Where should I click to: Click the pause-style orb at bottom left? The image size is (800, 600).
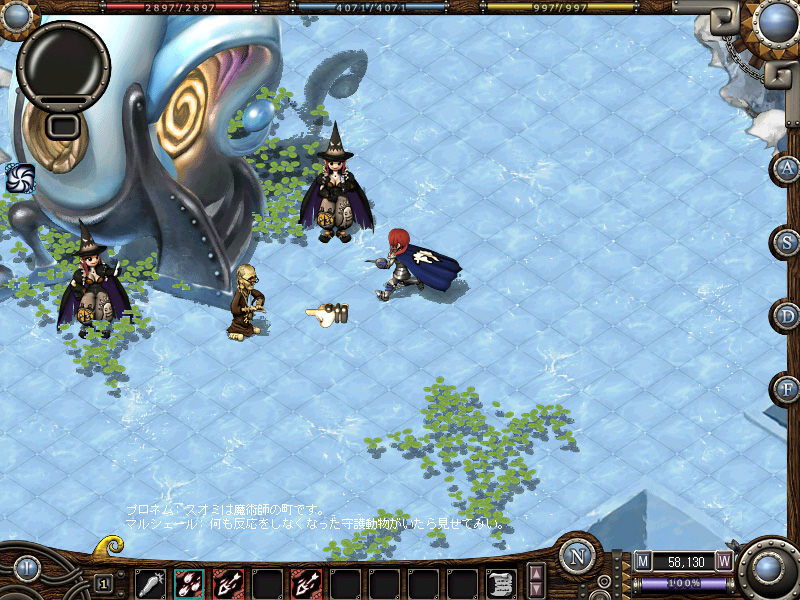(x=26, y=569)
